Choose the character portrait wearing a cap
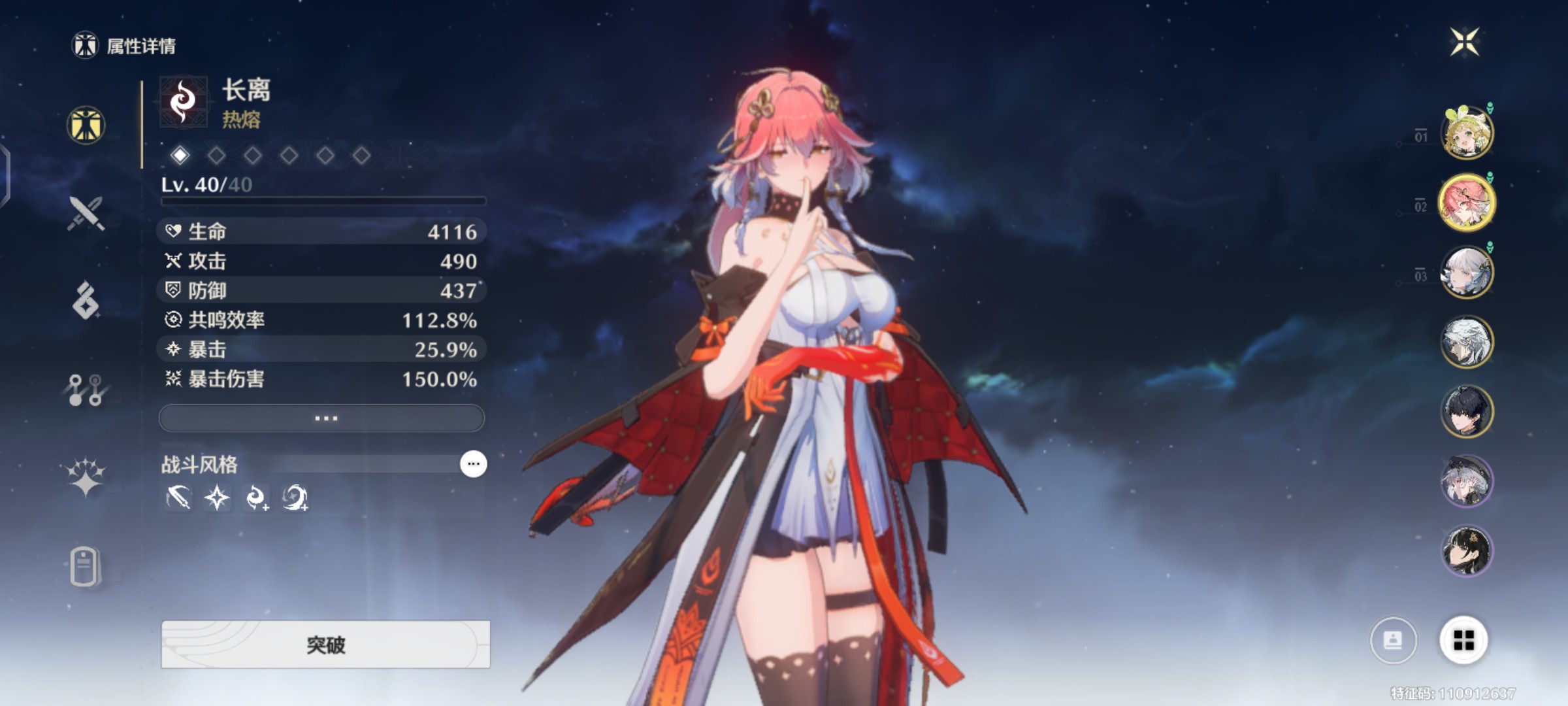This screenshot has width=1568, height=706. click(x=1467, y=481)
